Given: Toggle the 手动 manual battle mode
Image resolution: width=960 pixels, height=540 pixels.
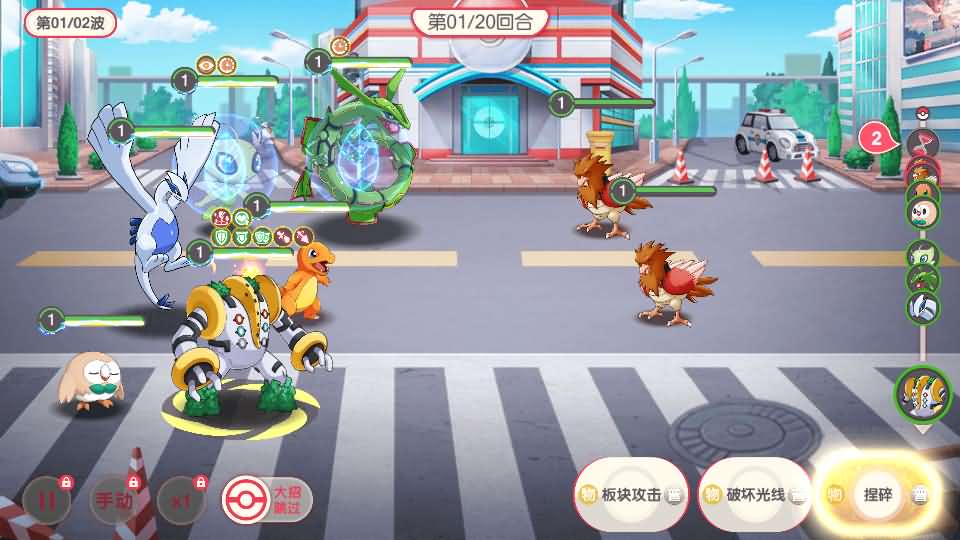Looking at the screenshot, I should coord(112,501).
